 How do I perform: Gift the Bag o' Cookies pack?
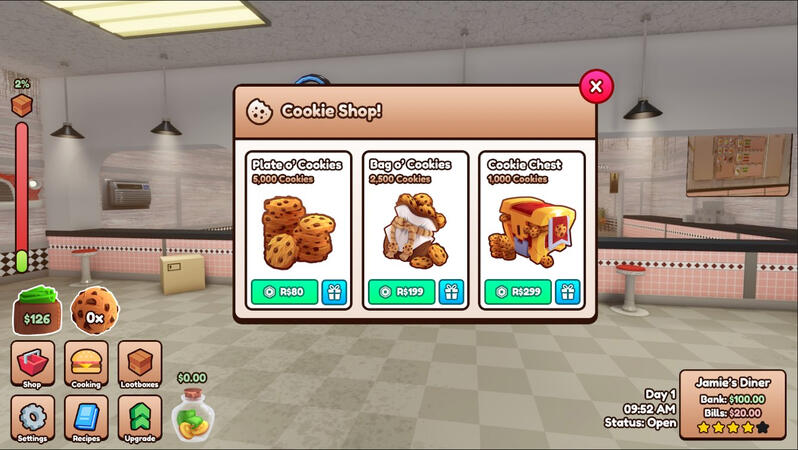click(x=451, y=292)
